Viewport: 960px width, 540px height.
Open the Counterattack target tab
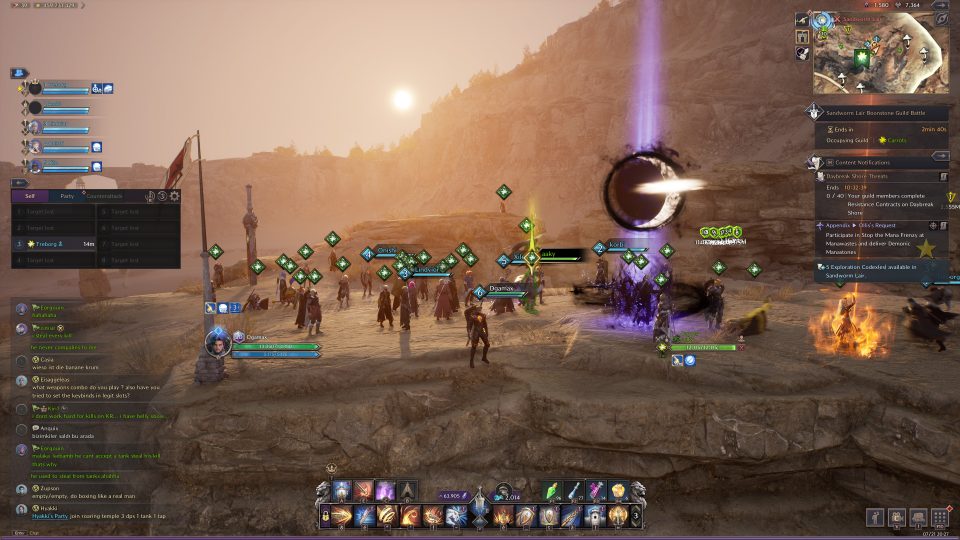click(107, 196)
